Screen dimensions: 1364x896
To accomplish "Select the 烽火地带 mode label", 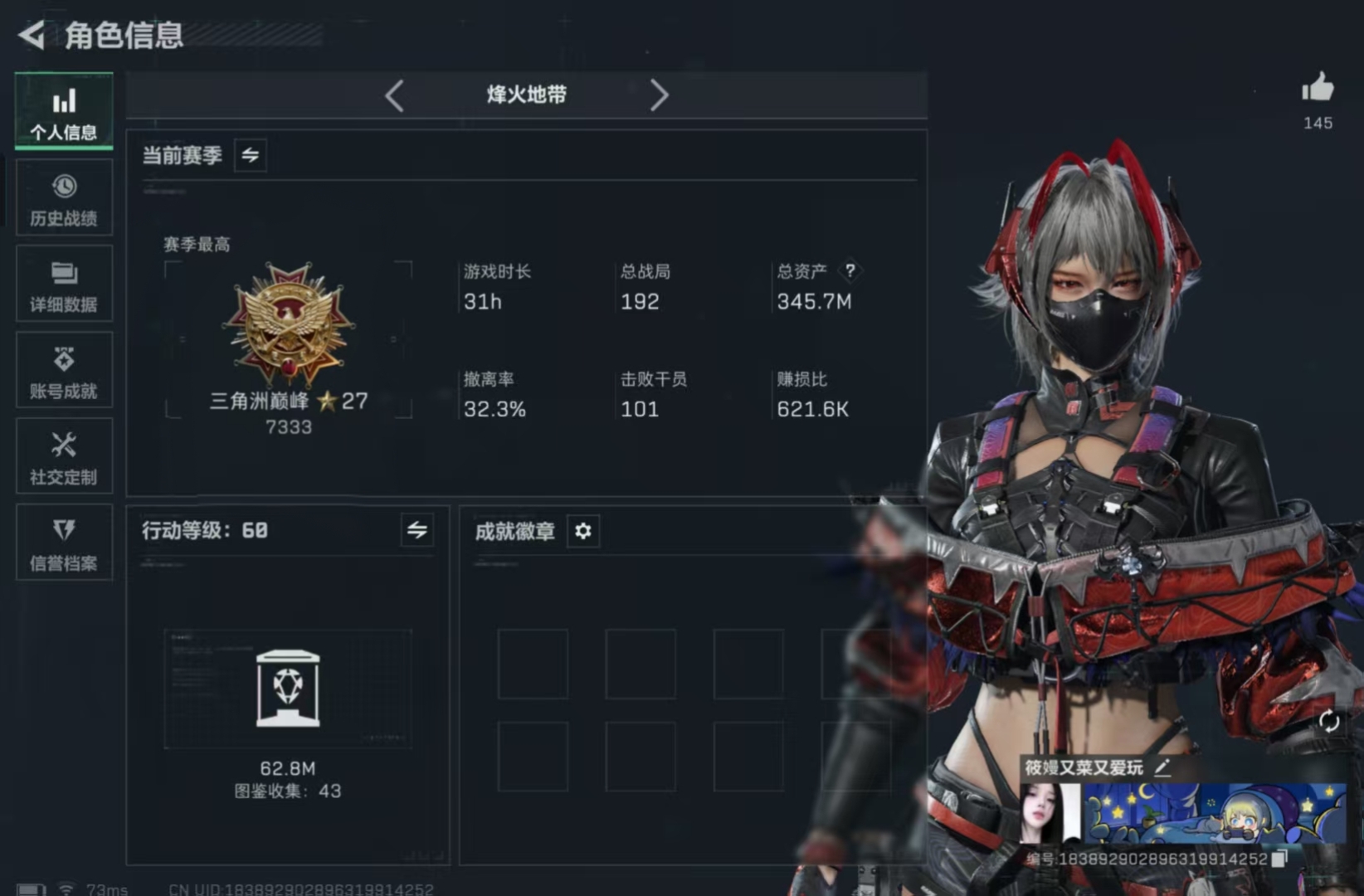I will 526,95.
